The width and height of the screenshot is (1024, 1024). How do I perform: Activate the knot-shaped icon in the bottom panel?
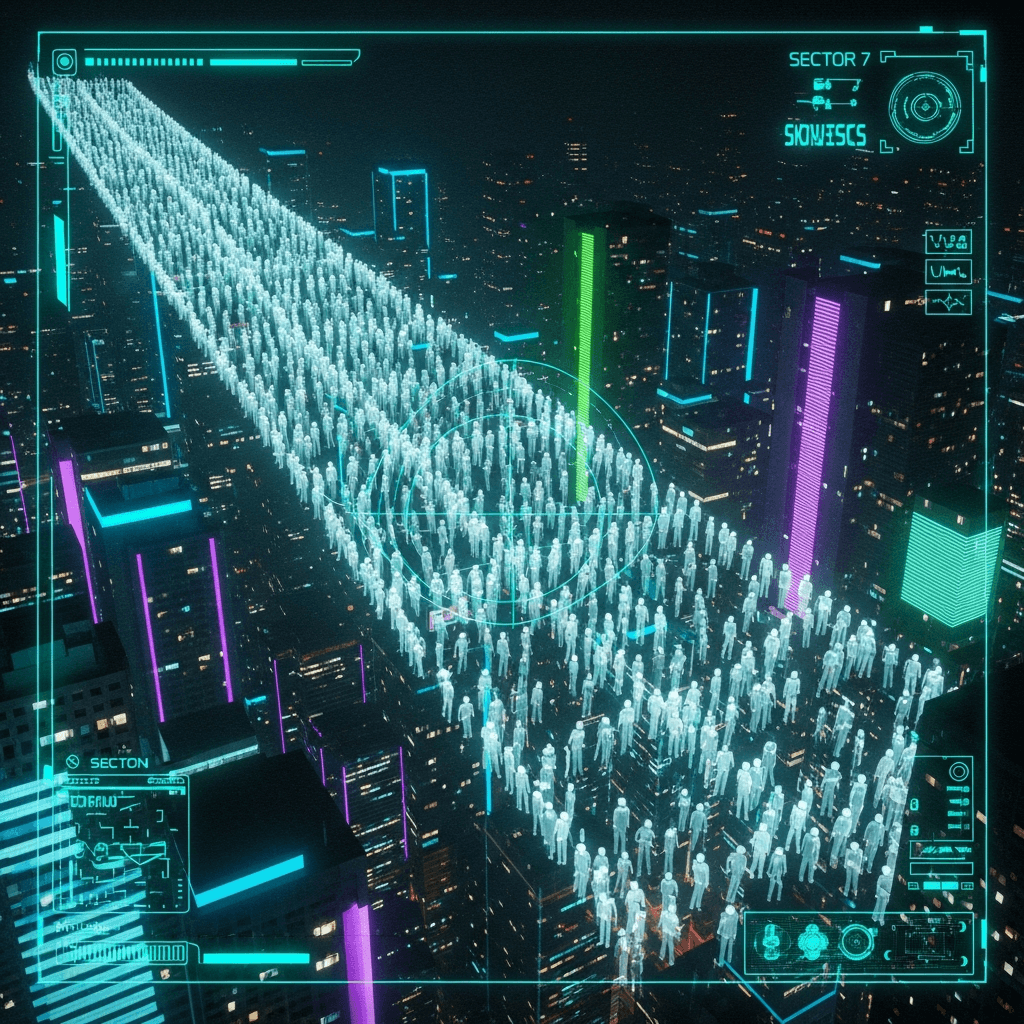771,941
